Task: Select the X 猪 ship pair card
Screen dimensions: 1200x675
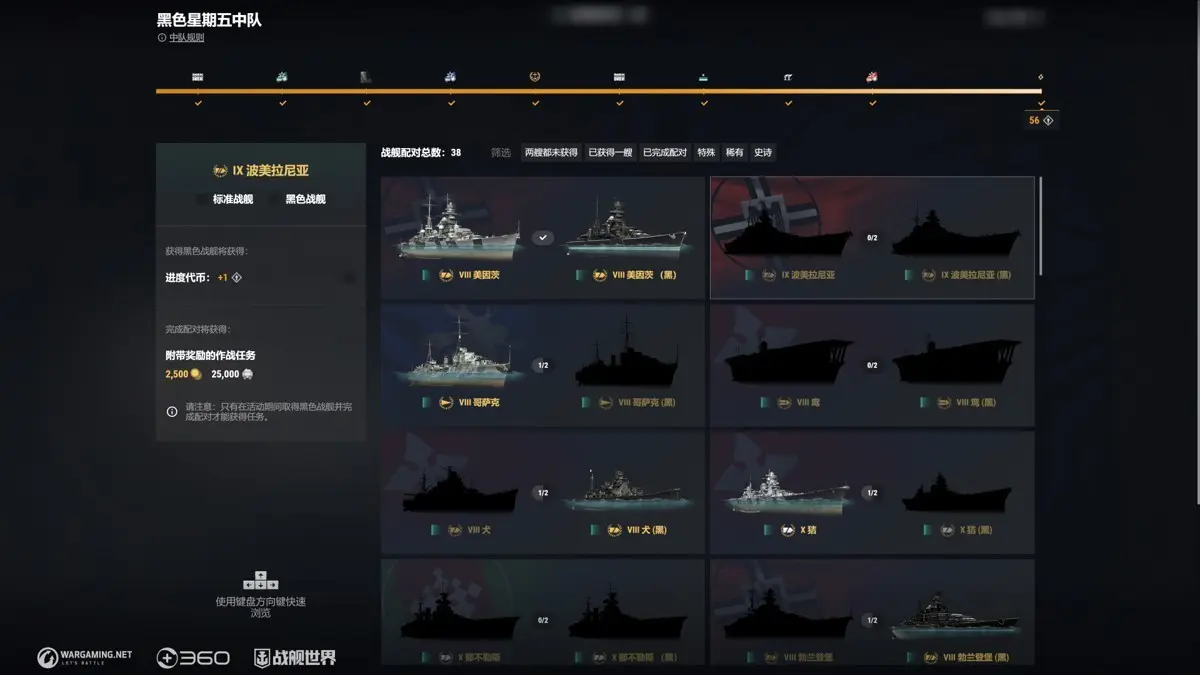Action: coord(871,493)
